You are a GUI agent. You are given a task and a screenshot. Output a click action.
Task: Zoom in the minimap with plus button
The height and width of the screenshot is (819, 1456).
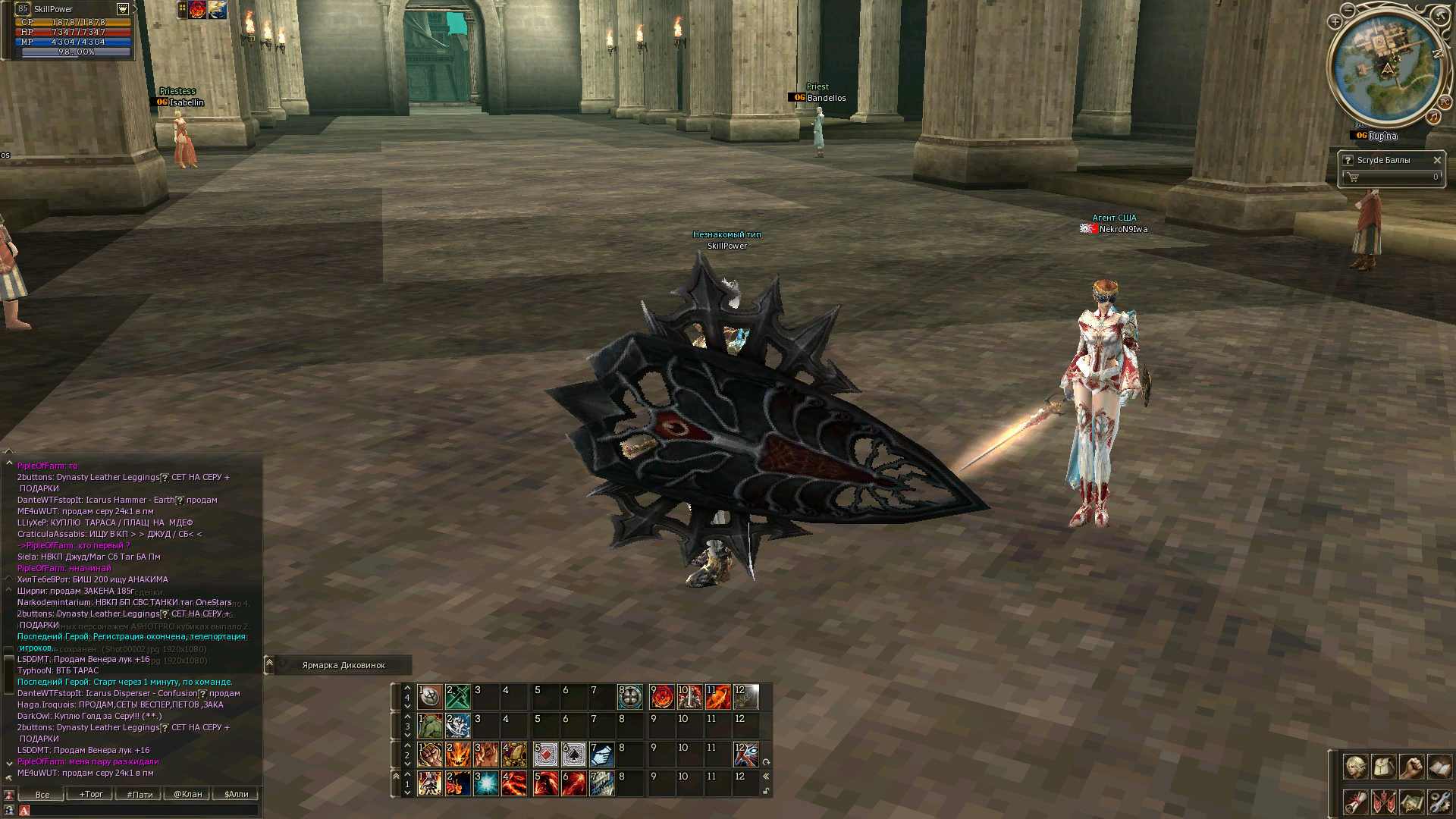click(1335, 22)
